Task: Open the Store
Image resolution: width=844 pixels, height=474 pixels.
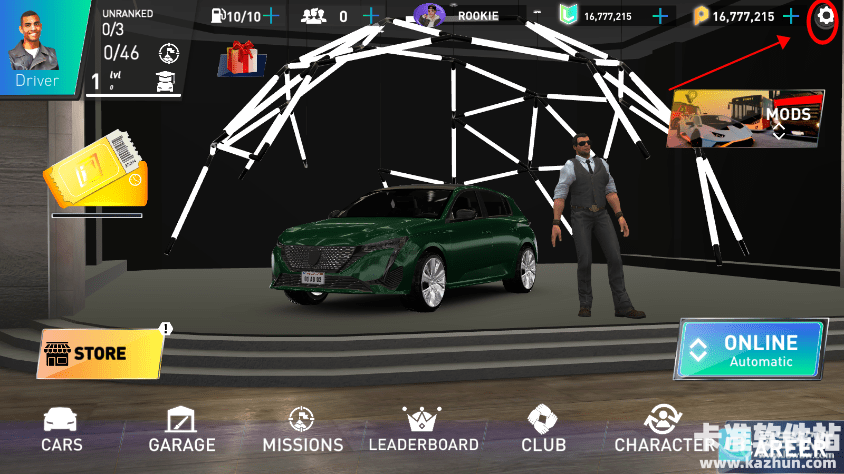Action: click(x=100, y=353)
